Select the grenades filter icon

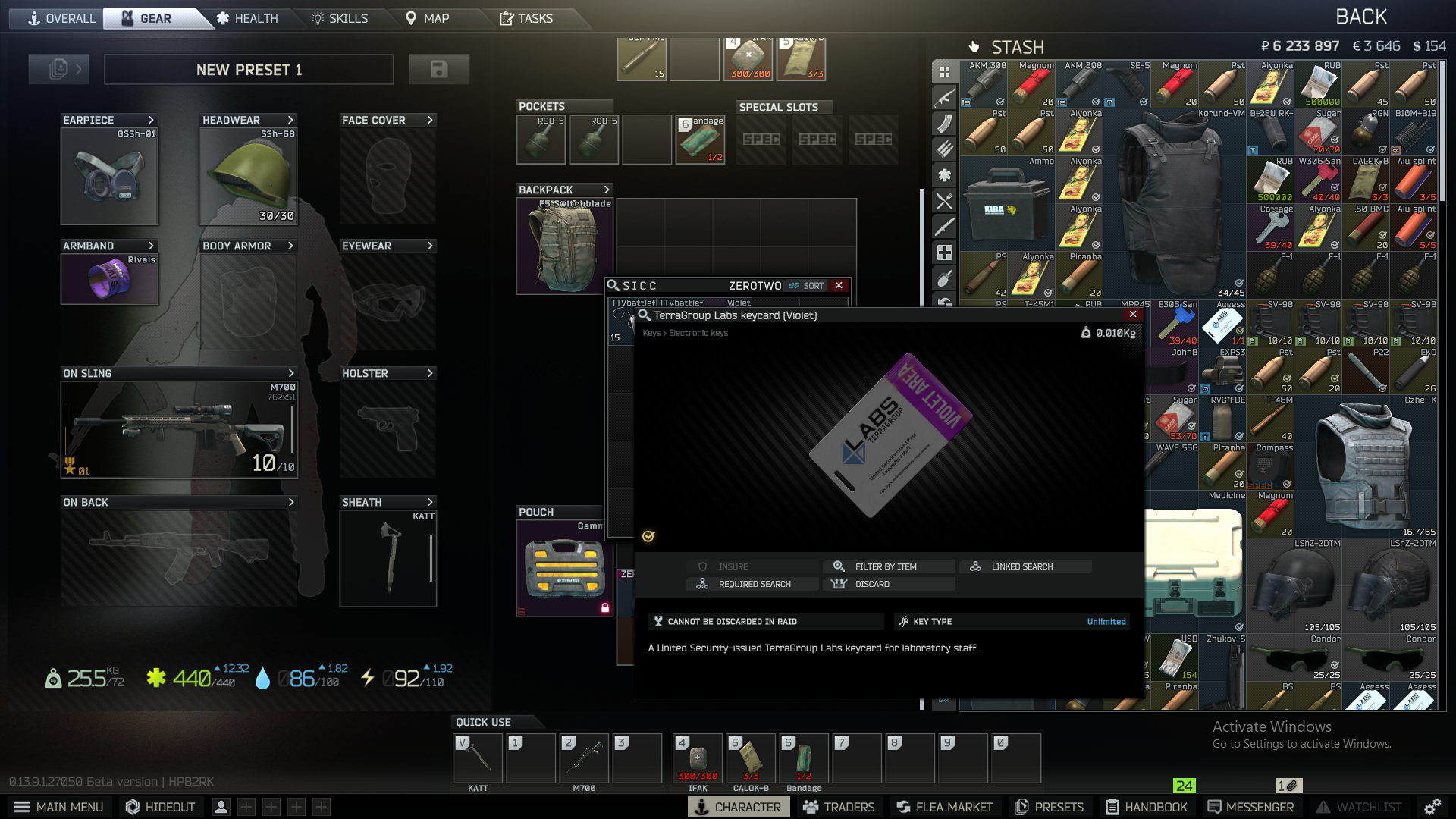pos(944,279)
